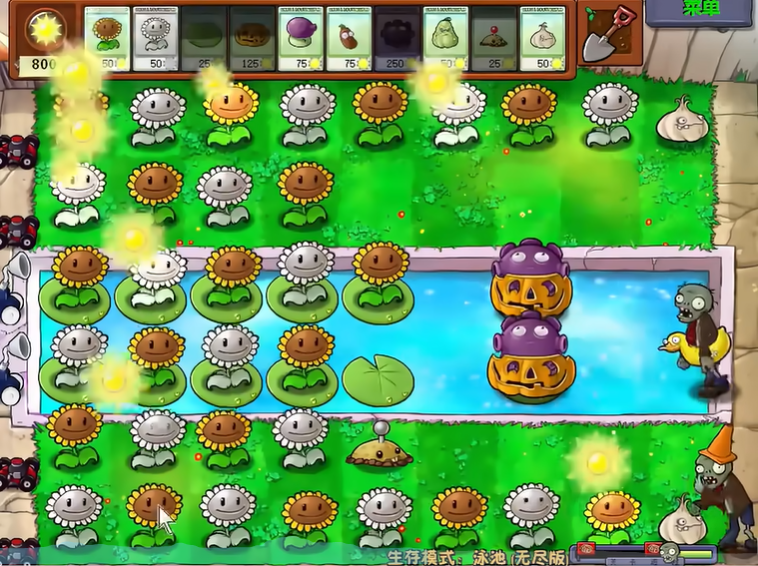Choose the Lily Pad seed packet

[x=204, y=39]
